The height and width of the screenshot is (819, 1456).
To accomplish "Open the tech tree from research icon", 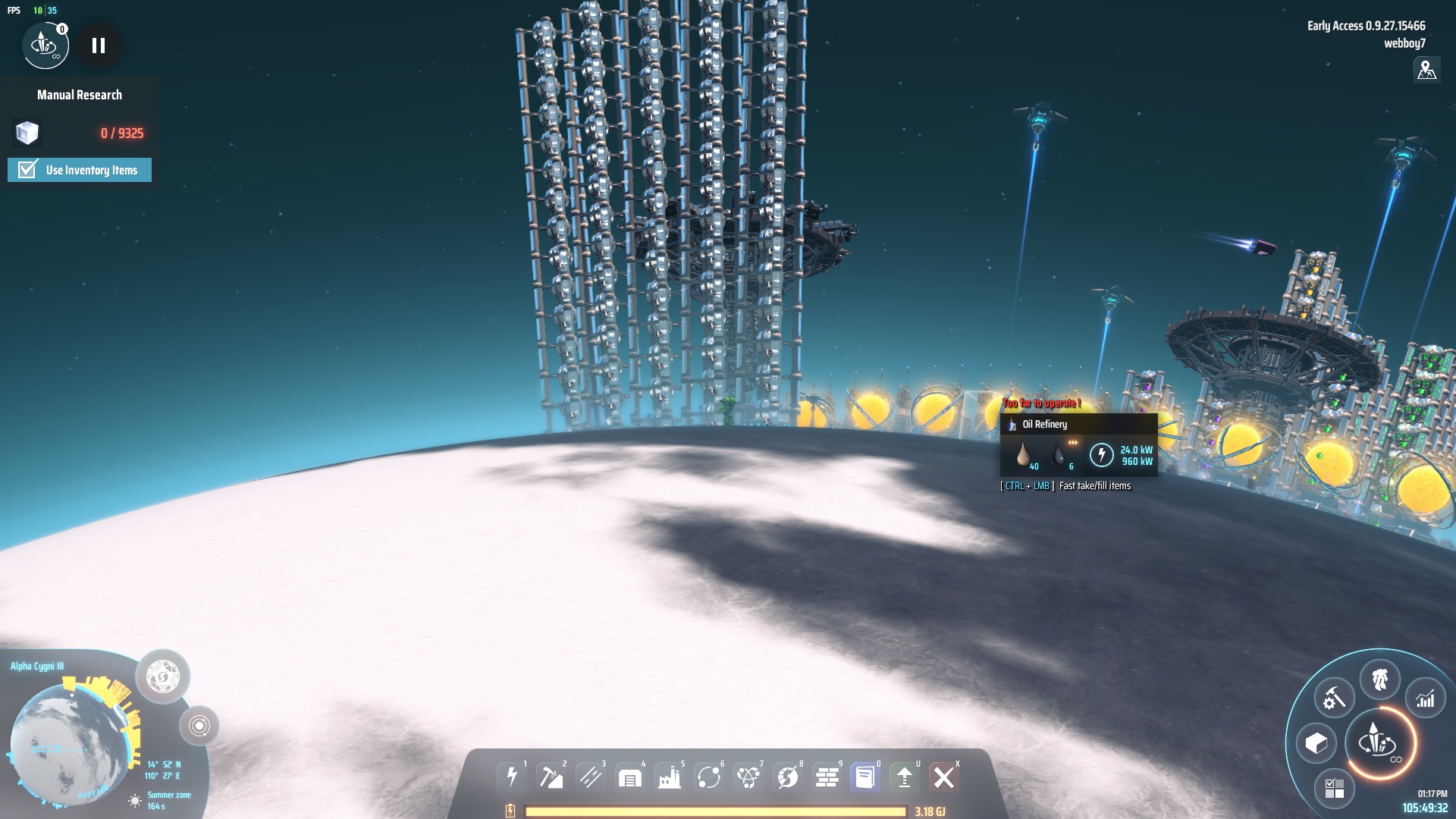I will pos(45,45).
